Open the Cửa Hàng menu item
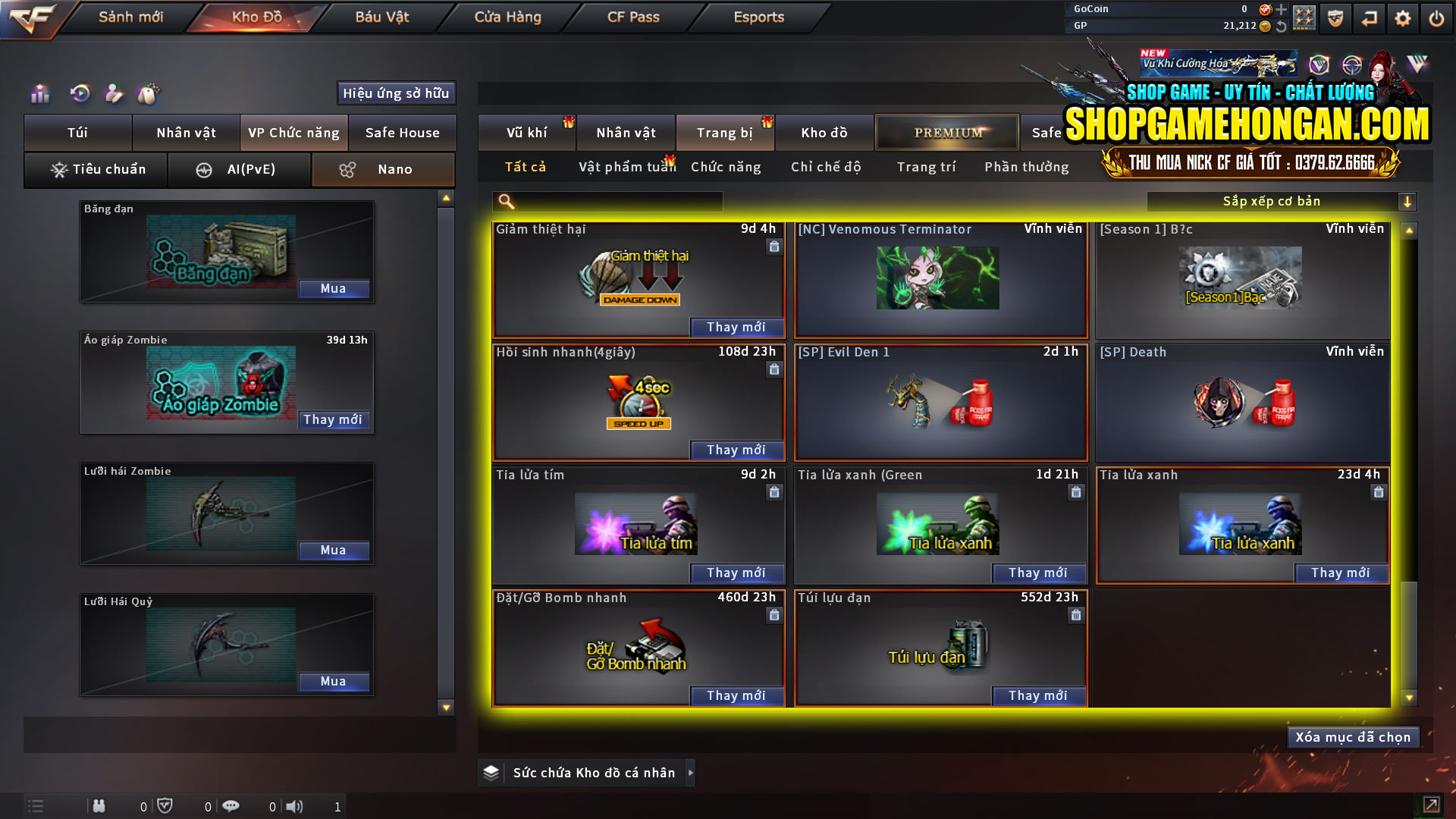This screenshot has width=1456, height=819. 507,17
